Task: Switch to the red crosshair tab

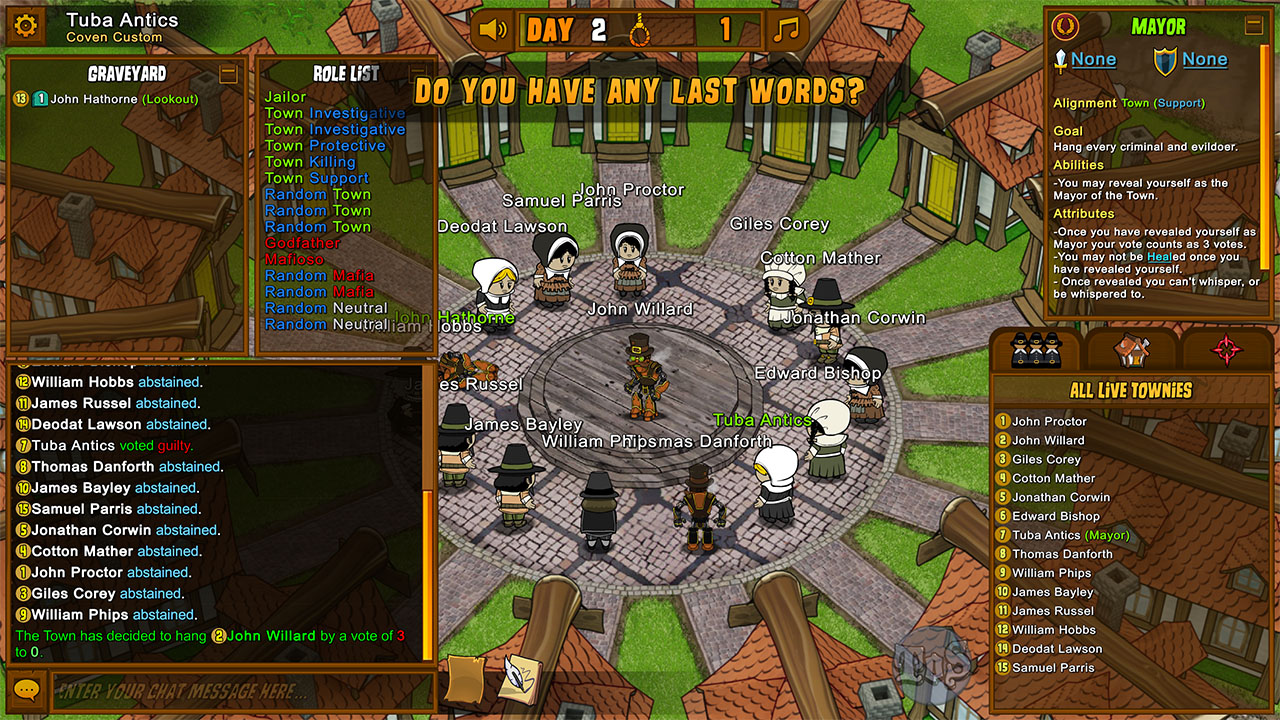Action: tap(1227, 350)
